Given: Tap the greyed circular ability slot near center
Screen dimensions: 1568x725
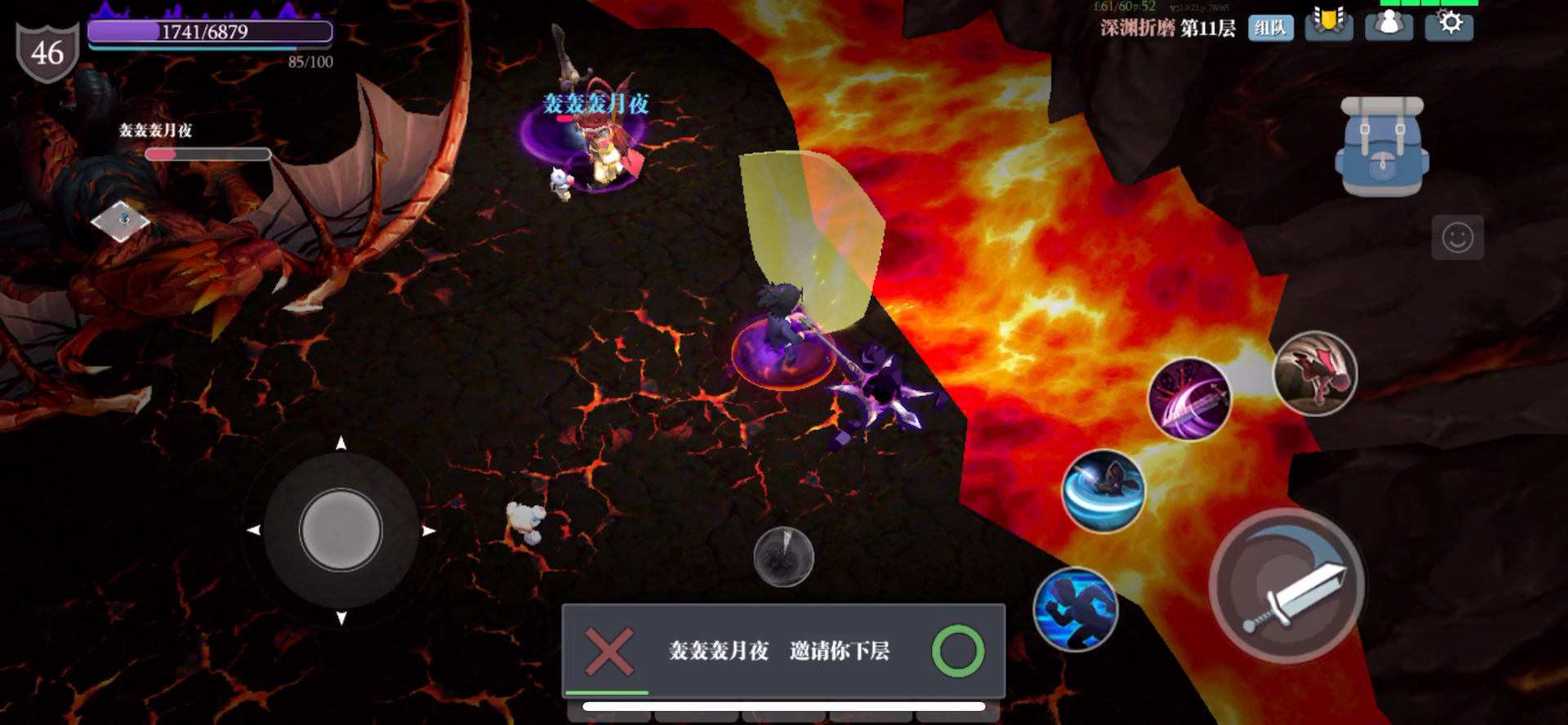Looking at the screenshot, I should (782, 556).
